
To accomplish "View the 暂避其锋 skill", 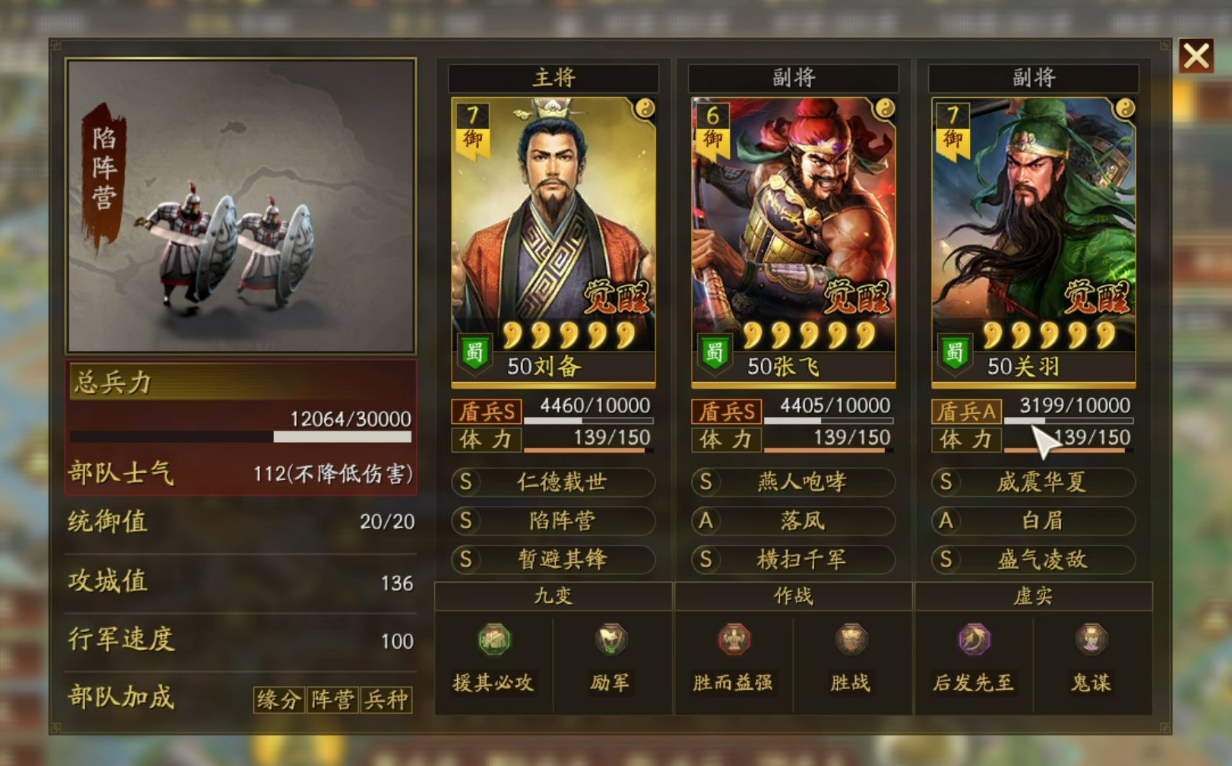I will pyautogui.click(x=554, y=559).
